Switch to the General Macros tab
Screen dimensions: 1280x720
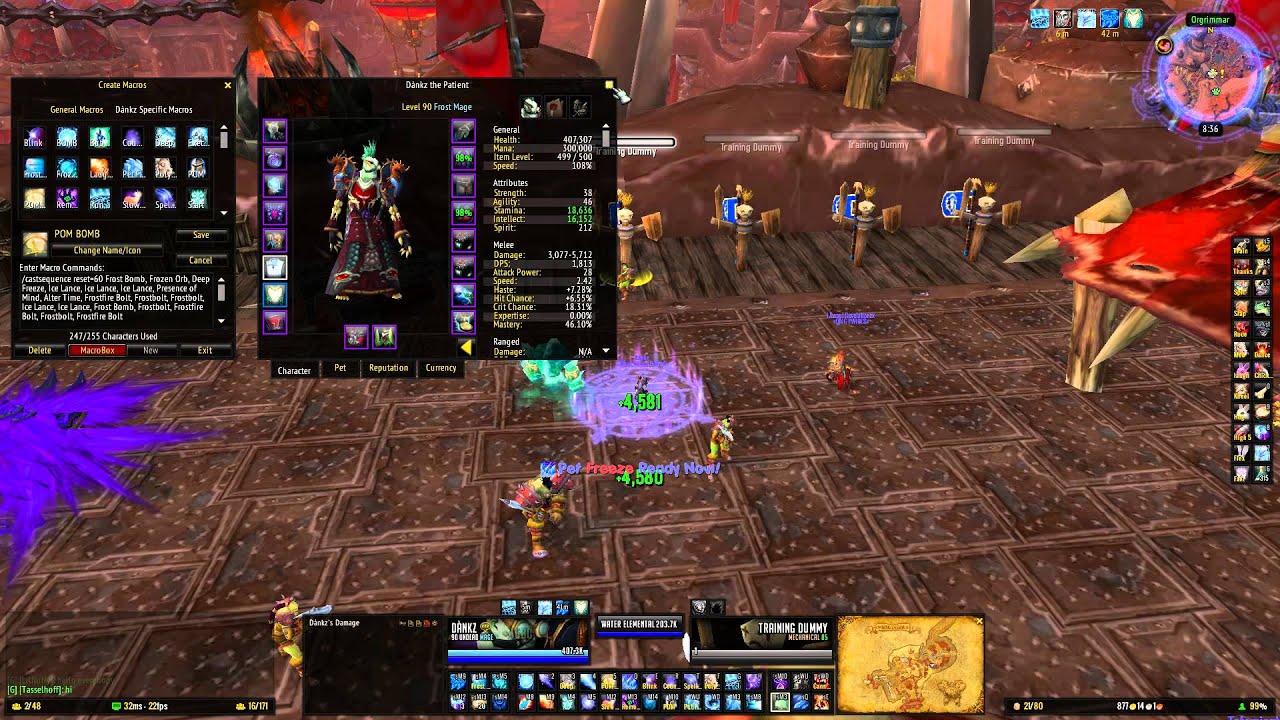(x=77, y=110)
